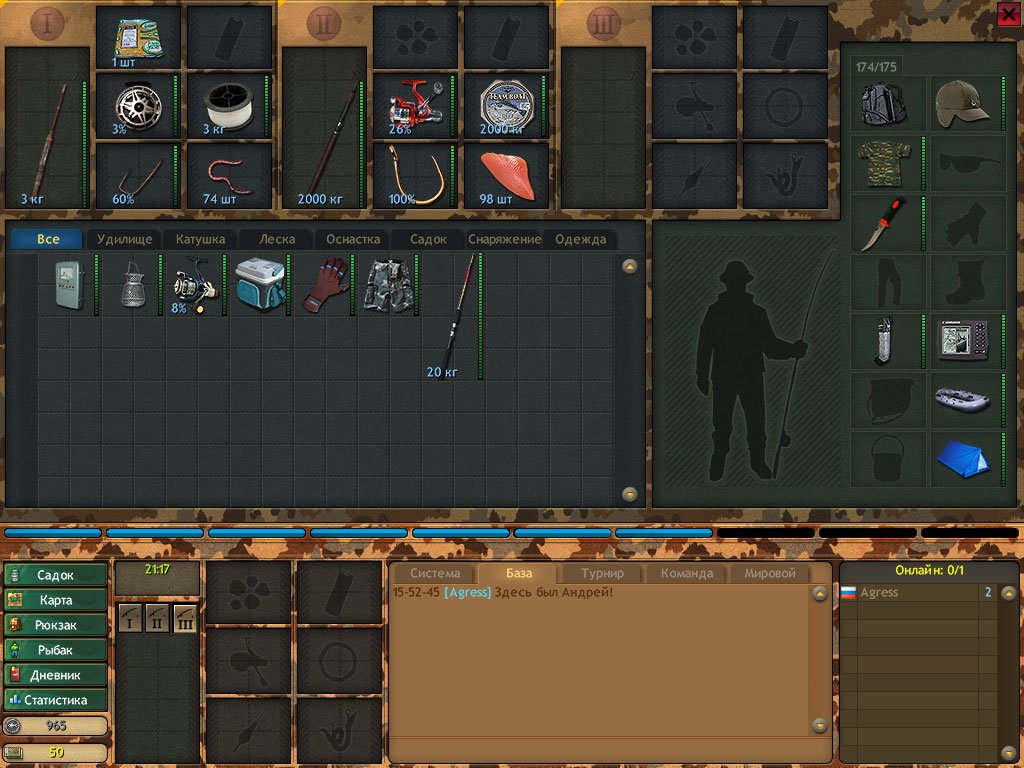Image resolution: width=1024 pixels, height=768 pixels.
Task: Pick the worm bait slot with 74 шт
Action: click(229, 174)
